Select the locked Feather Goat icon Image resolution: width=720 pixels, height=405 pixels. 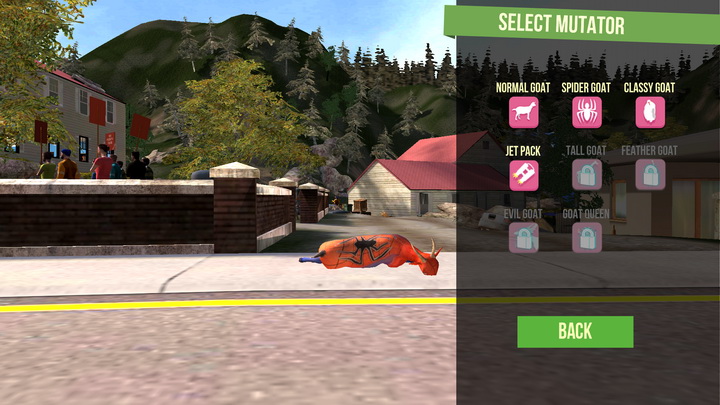650,175
